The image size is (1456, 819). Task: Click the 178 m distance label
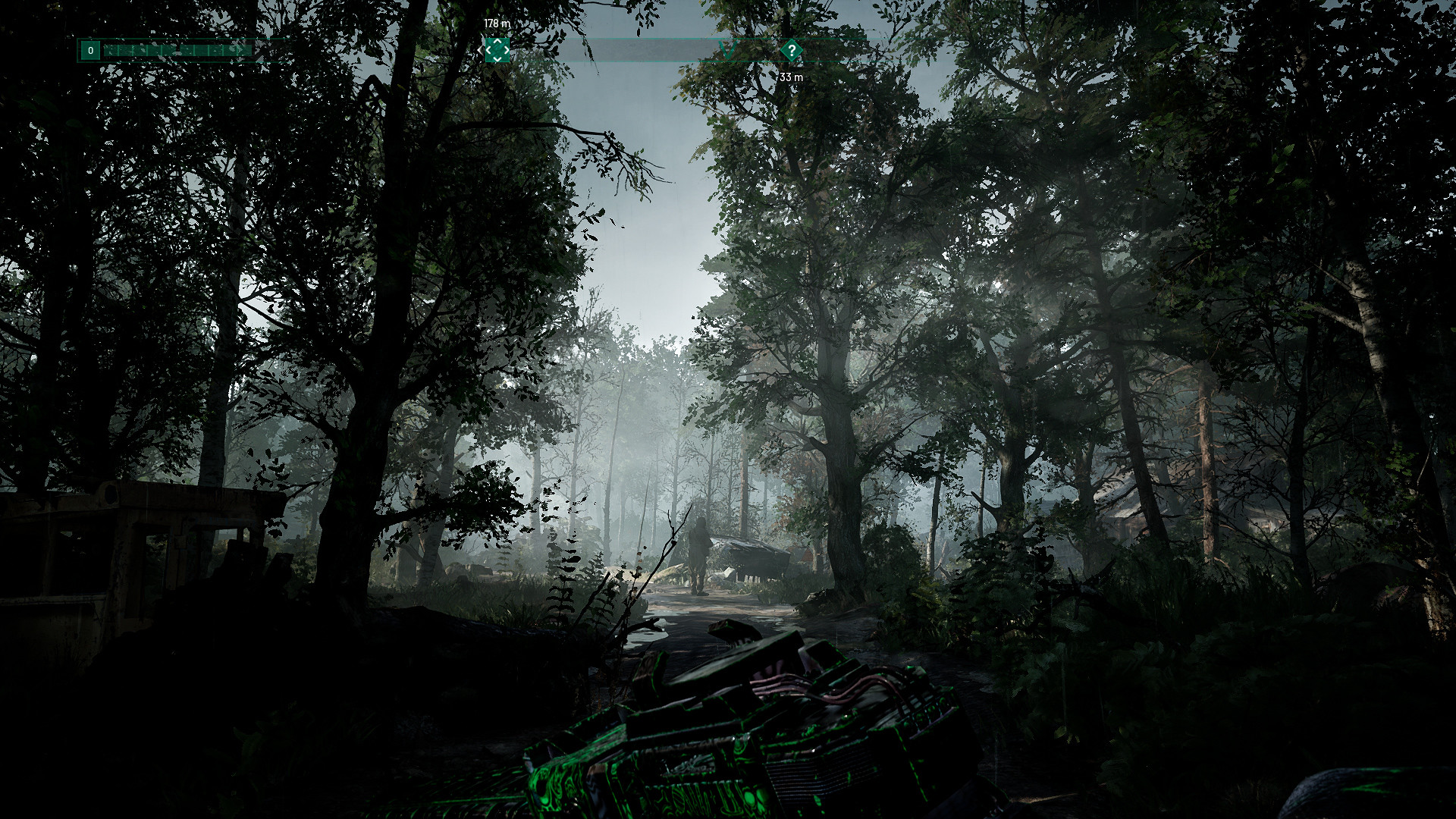497,24
